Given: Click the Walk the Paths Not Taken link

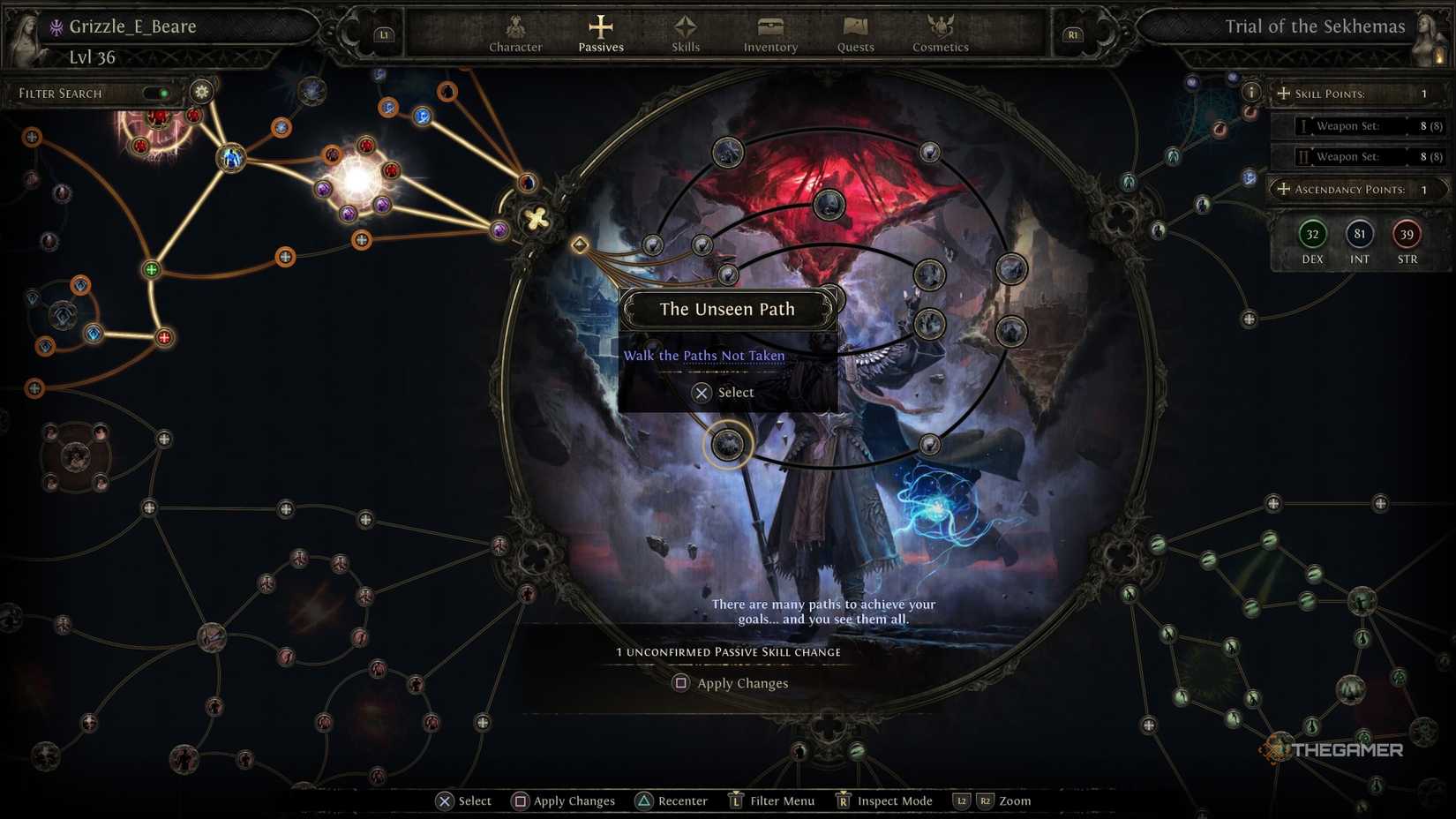Looking at the screenshot, I should [704, 355].
